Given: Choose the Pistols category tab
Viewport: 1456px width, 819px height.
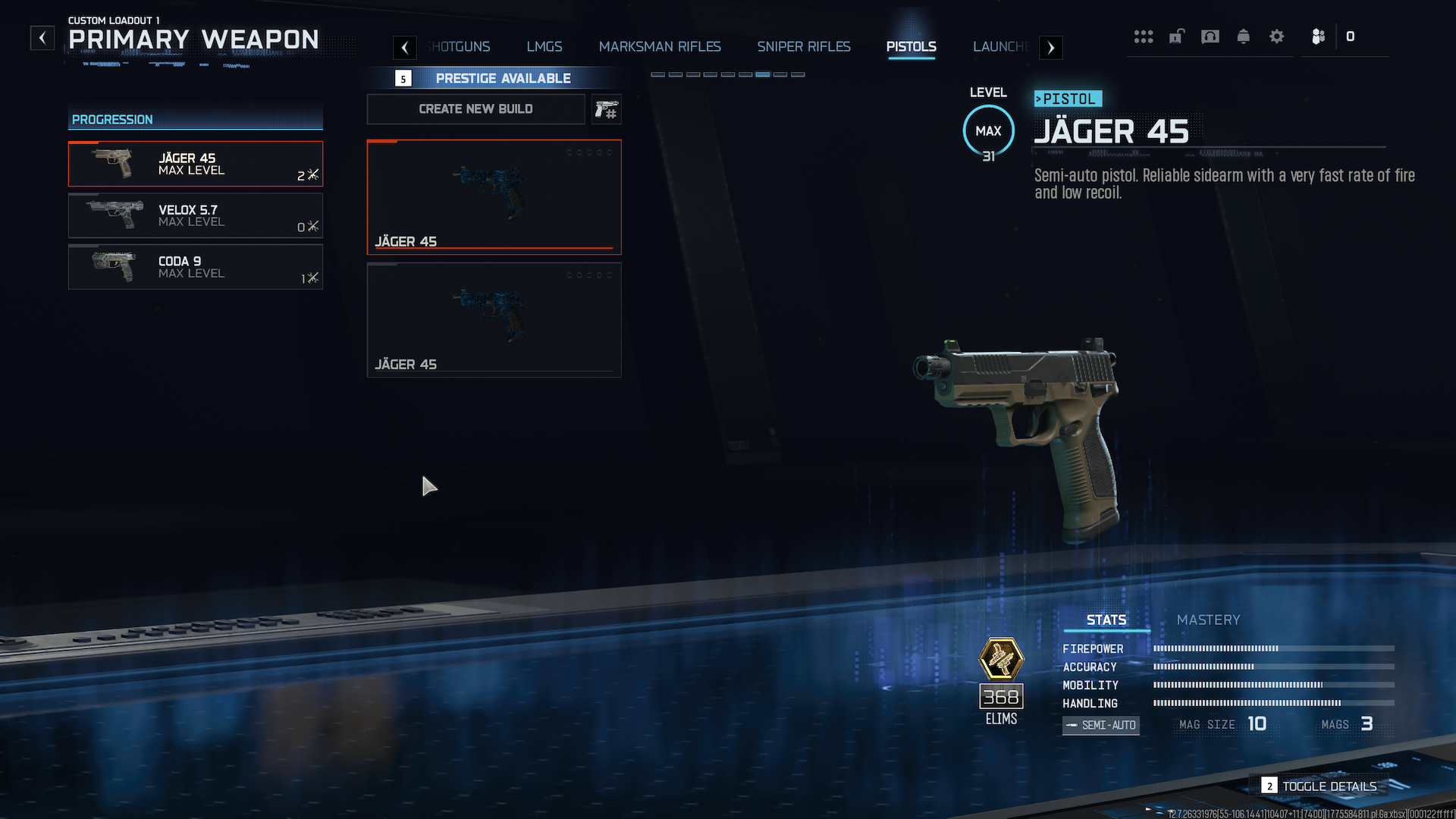Looking at the screenshot, I should (x=911, y=47).
